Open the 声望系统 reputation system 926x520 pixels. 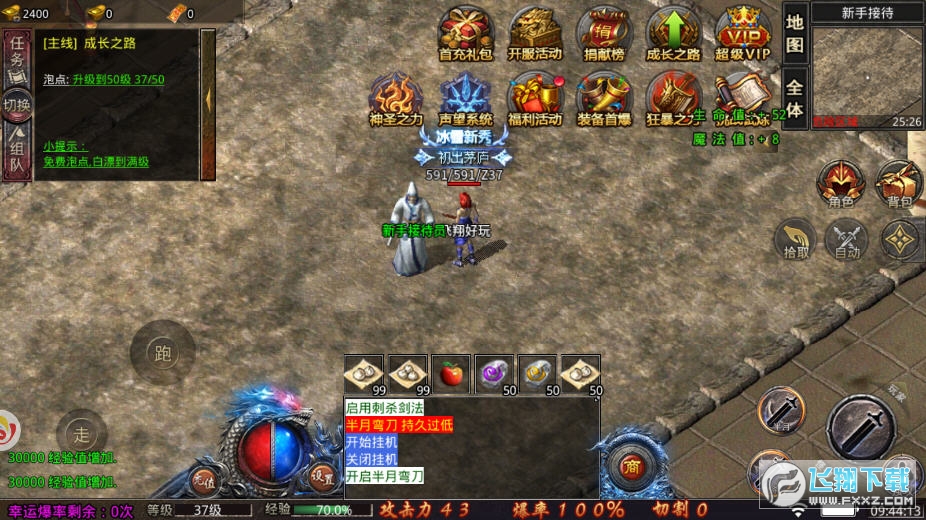466,97
